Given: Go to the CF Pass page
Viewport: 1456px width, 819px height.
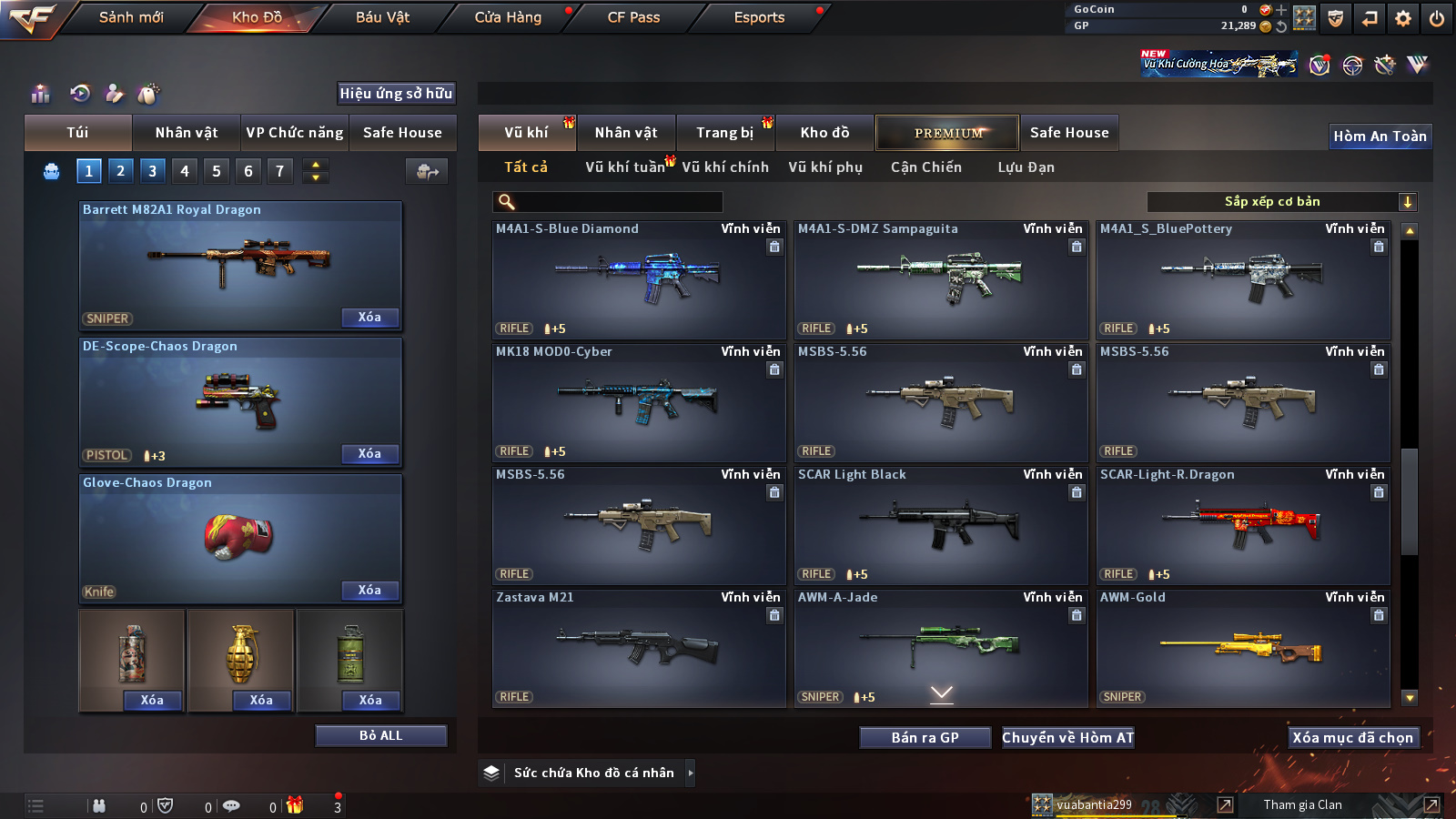Looking at the screenshot, I should tap(633, 17).
